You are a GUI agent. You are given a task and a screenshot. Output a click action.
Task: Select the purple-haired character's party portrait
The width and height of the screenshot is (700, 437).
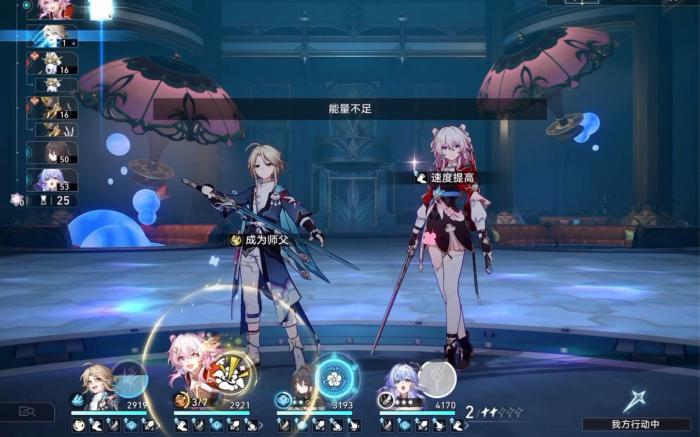(402, 385)
